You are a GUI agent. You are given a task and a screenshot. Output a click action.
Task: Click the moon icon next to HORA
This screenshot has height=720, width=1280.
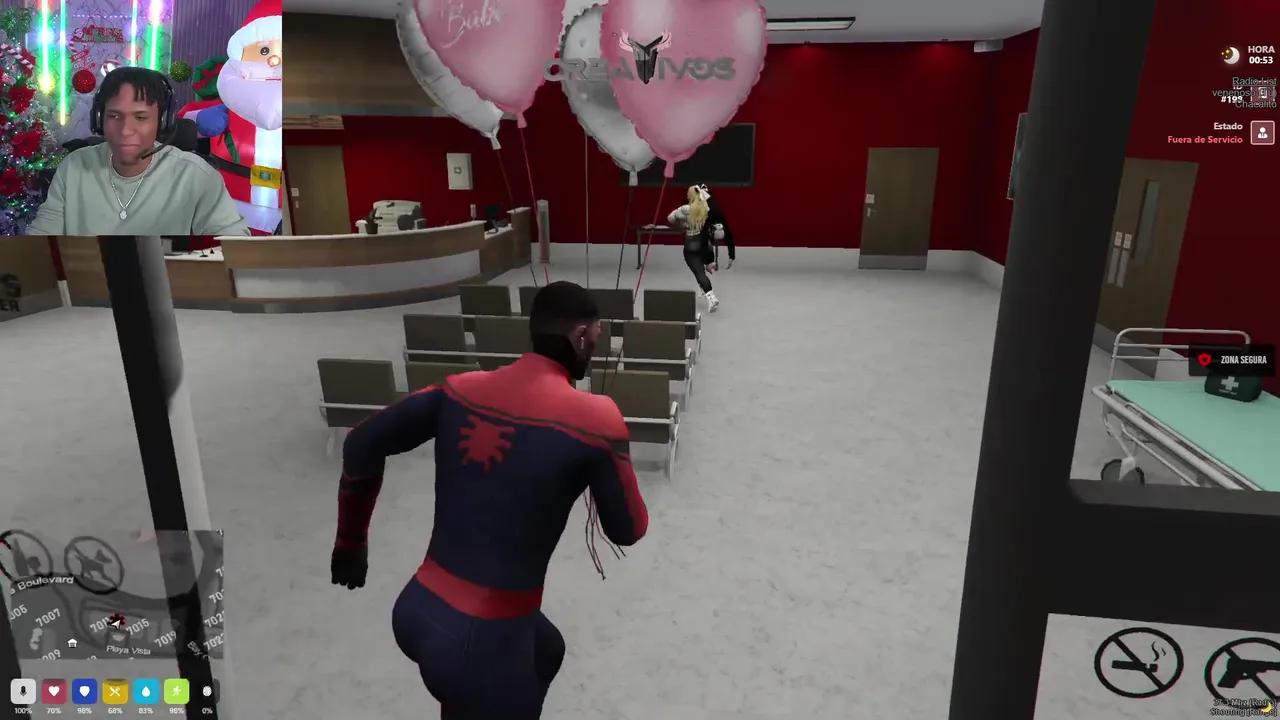[1230, 56]
